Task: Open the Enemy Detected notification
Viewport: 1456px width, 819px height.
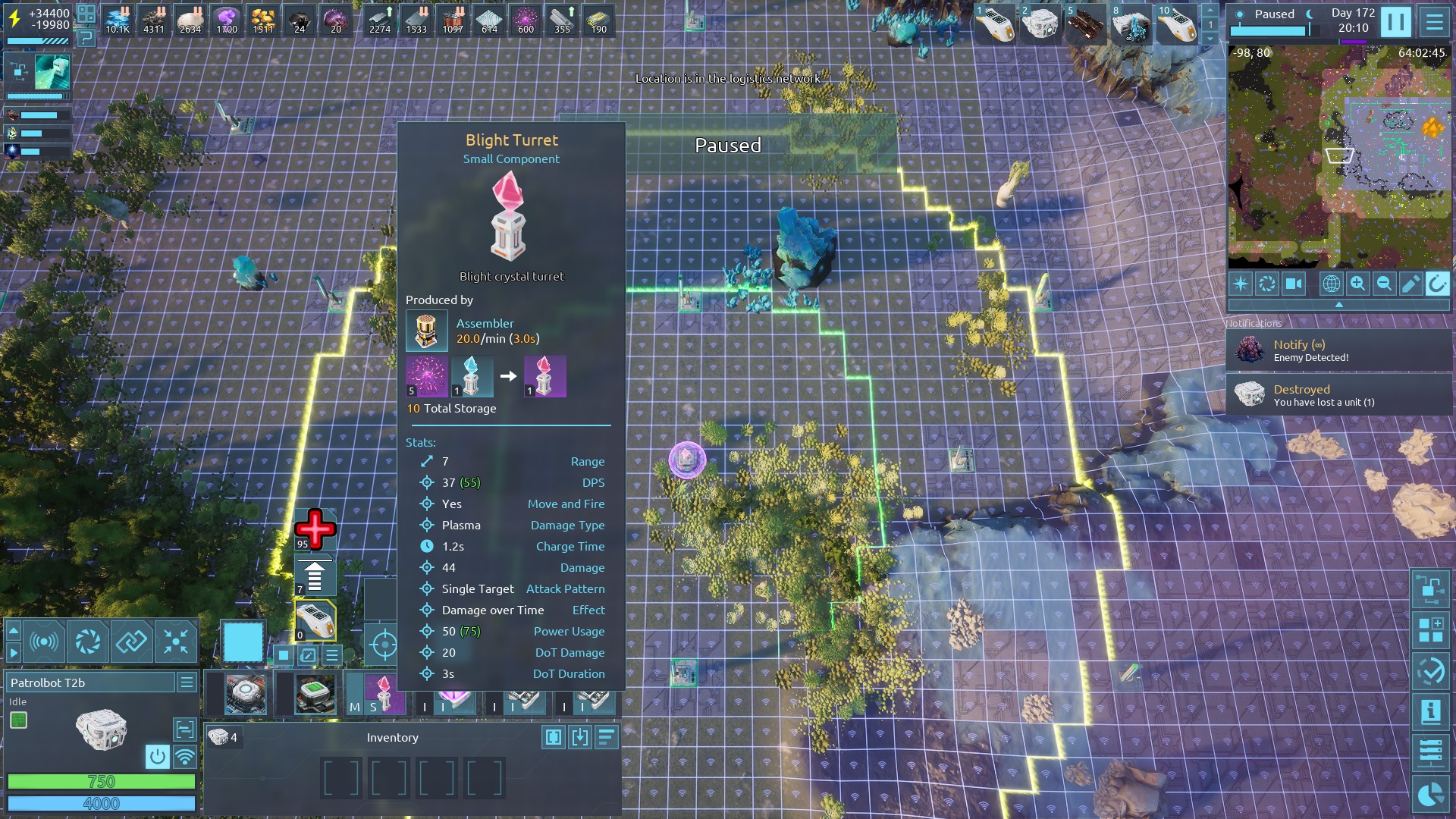Action: (x=1338, y=350)
